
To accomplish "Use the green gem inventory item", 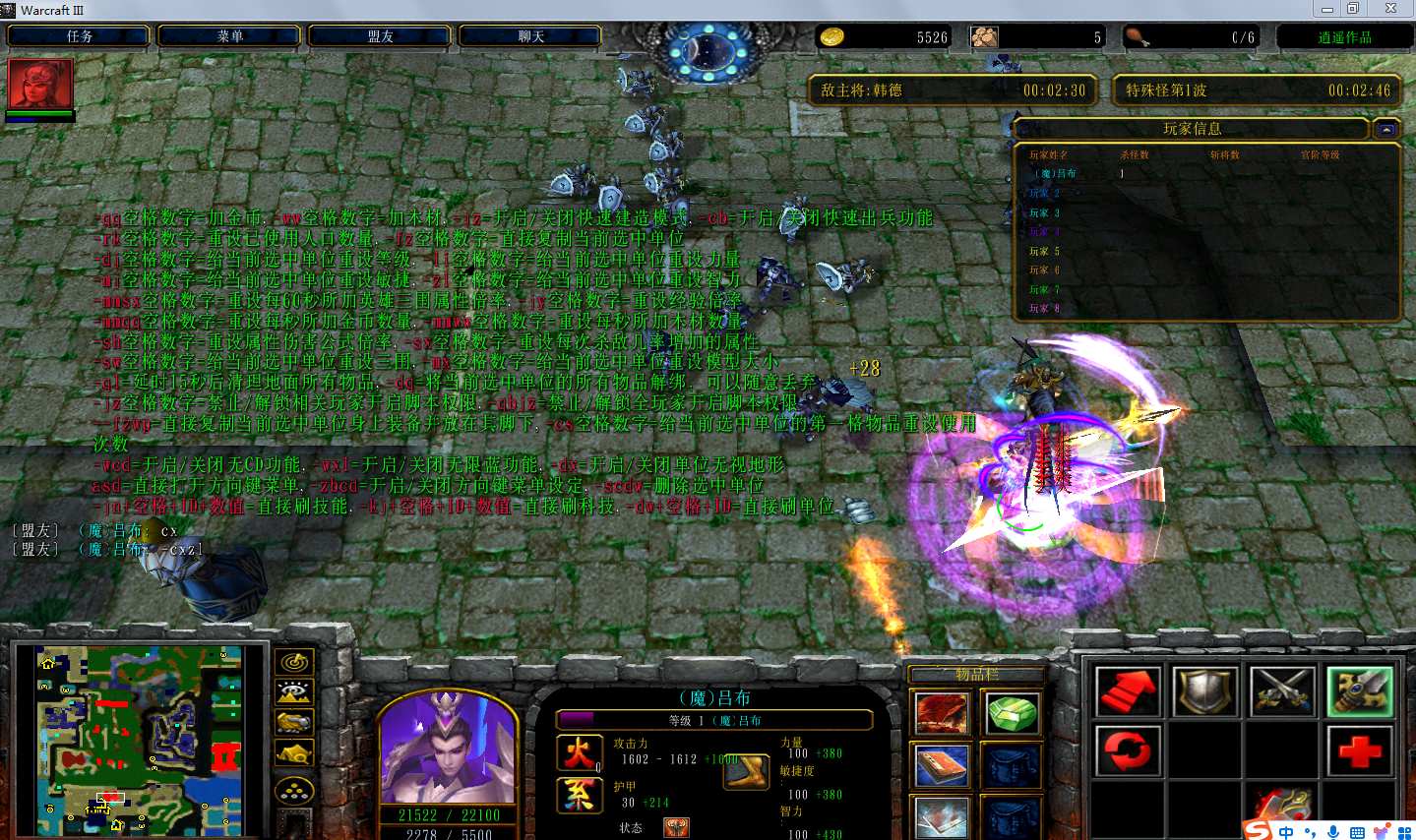I will tap(1012, 713).
